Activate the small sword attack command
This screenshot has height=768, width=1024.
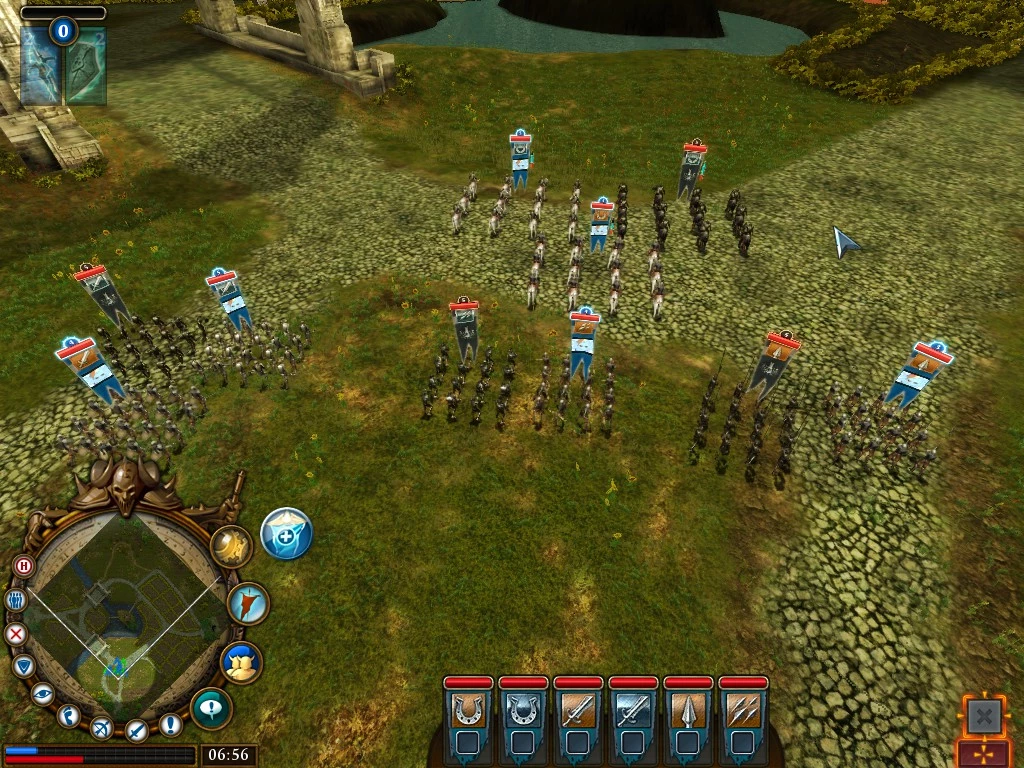pyautogui.click(x=137, y=730)
